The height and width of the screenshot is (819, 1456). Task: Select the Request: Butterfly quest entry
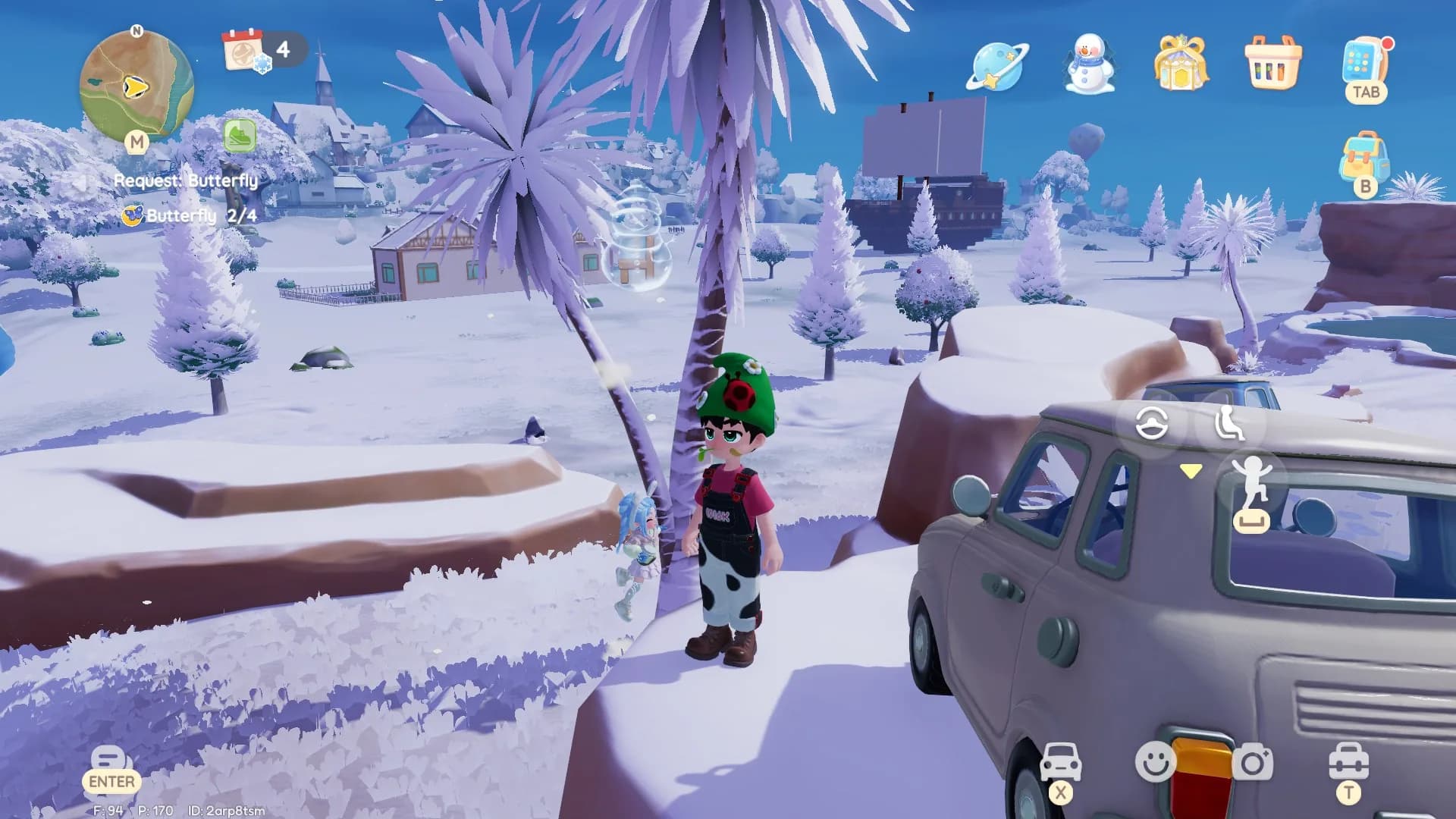coord(186,180)
